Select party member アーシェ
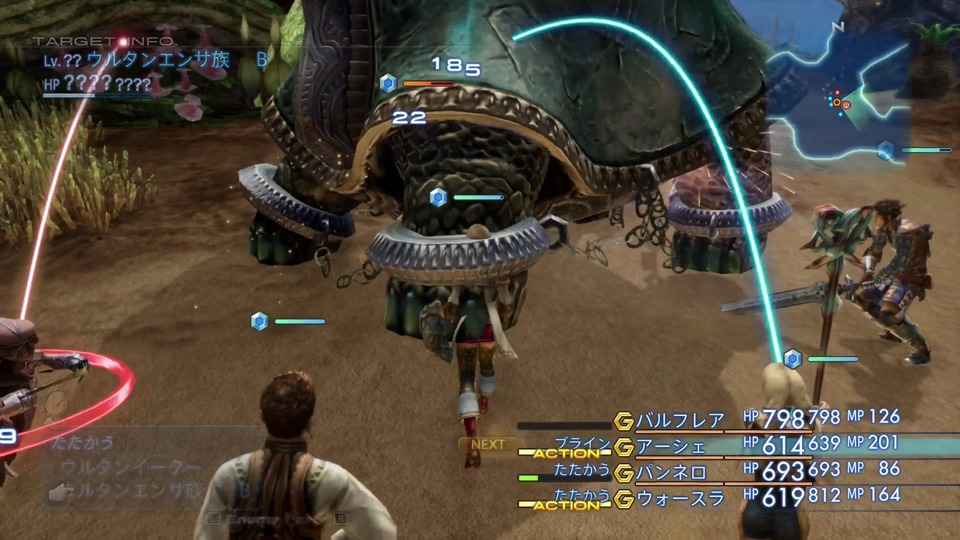The height and width of the screenshot is (540, 960). tap(671, 446)
